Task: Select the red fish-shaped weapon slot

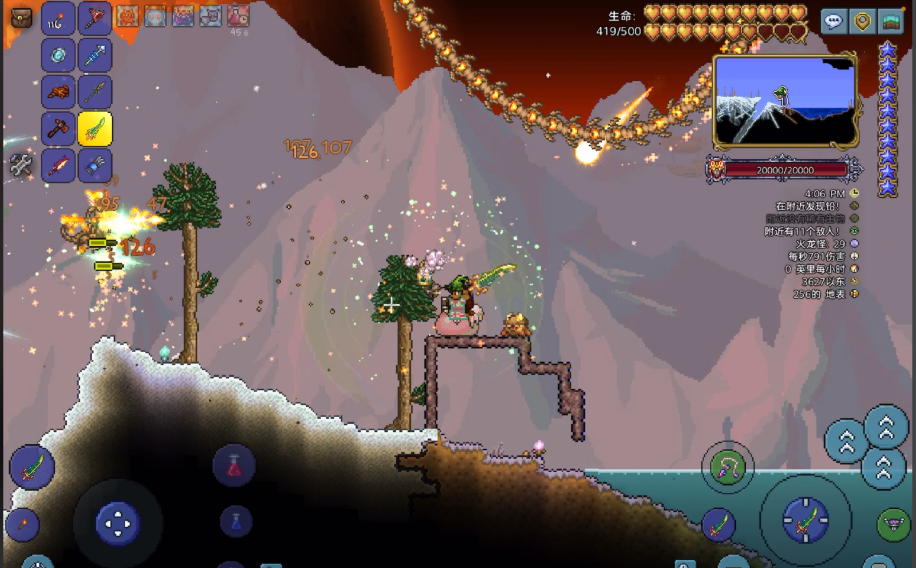Action: pos(58,165)
